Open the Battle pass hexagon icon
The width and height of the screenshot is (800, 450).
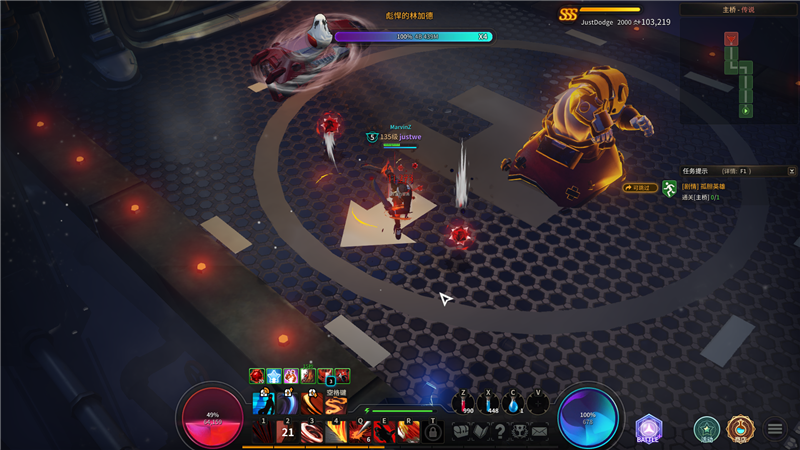click(x=648, y=428)
